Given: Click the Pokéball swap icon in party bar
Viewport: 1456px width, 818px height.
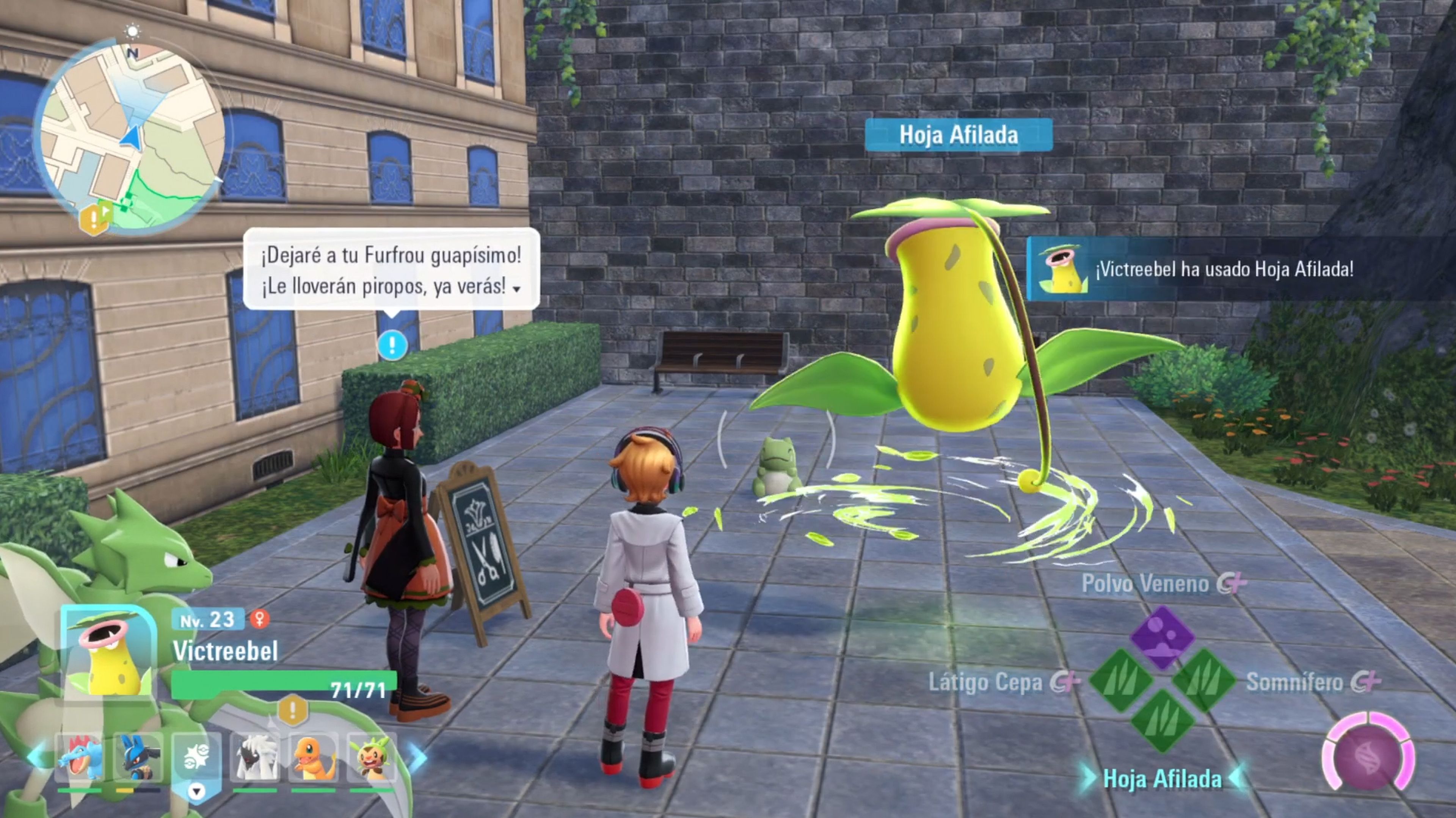Looking at the screenshot, I should (197, 757).
